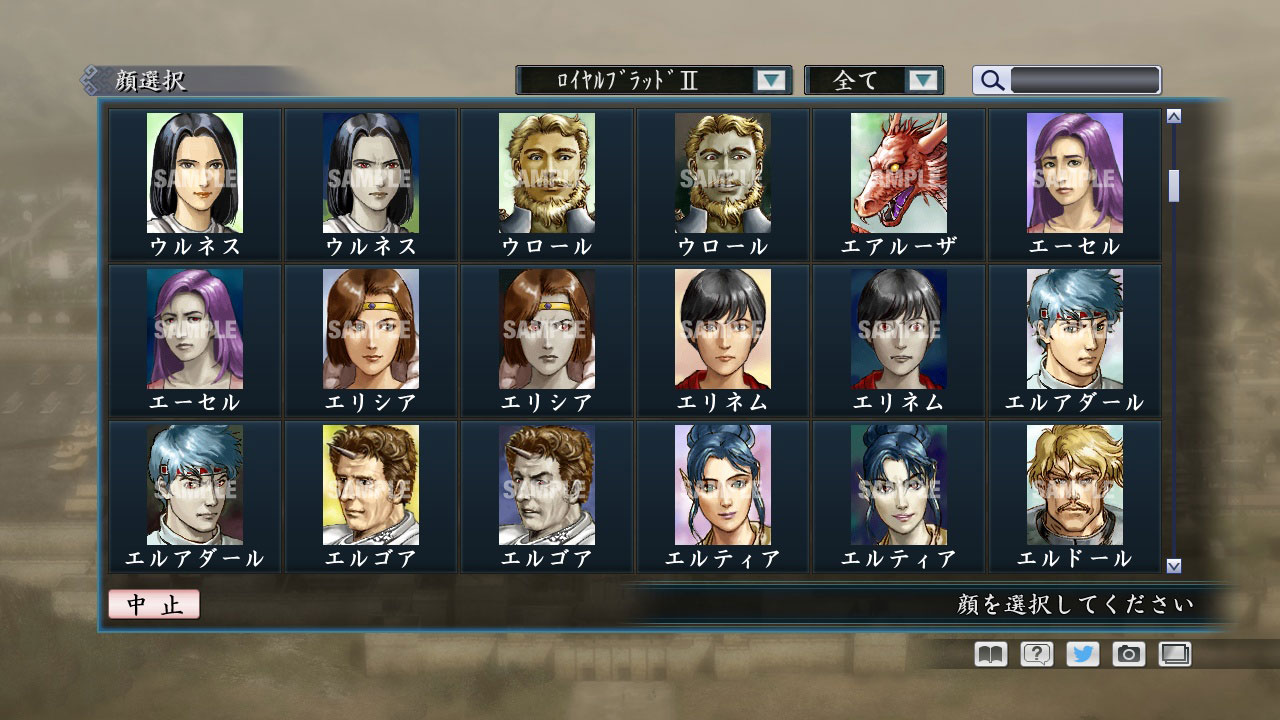Open the help question mark icon
This screenshot has height=720, width=1280.
coord(1037,654)
